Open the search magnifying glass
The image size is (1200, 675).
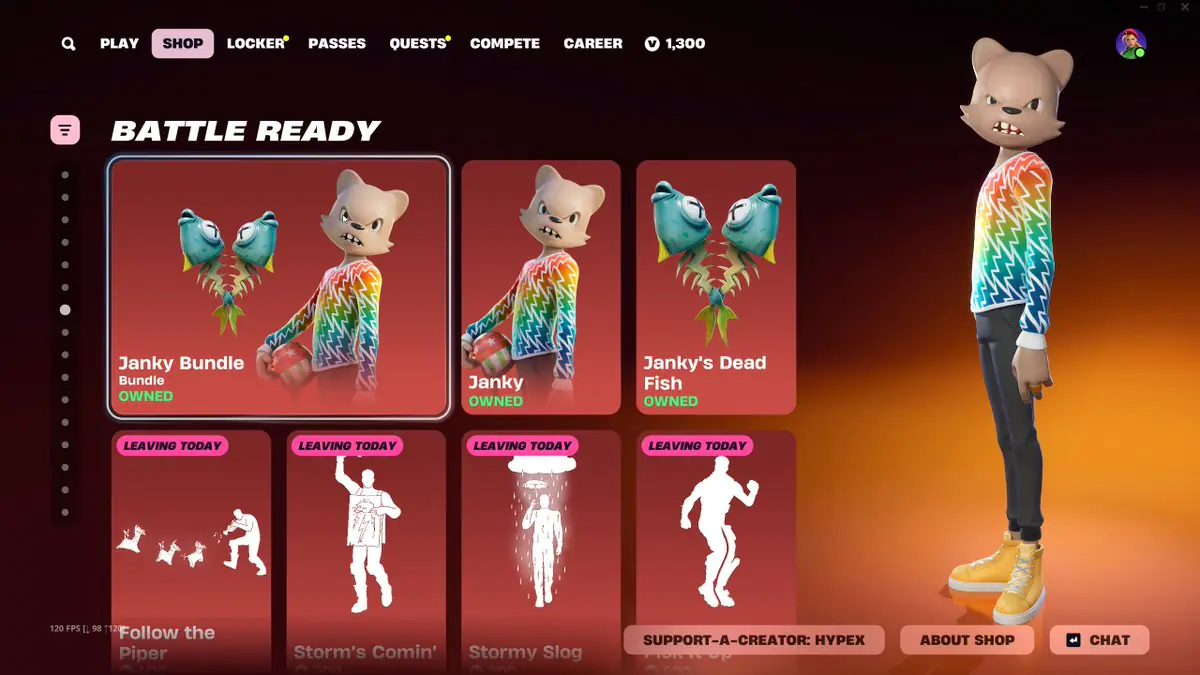(68, 44)
